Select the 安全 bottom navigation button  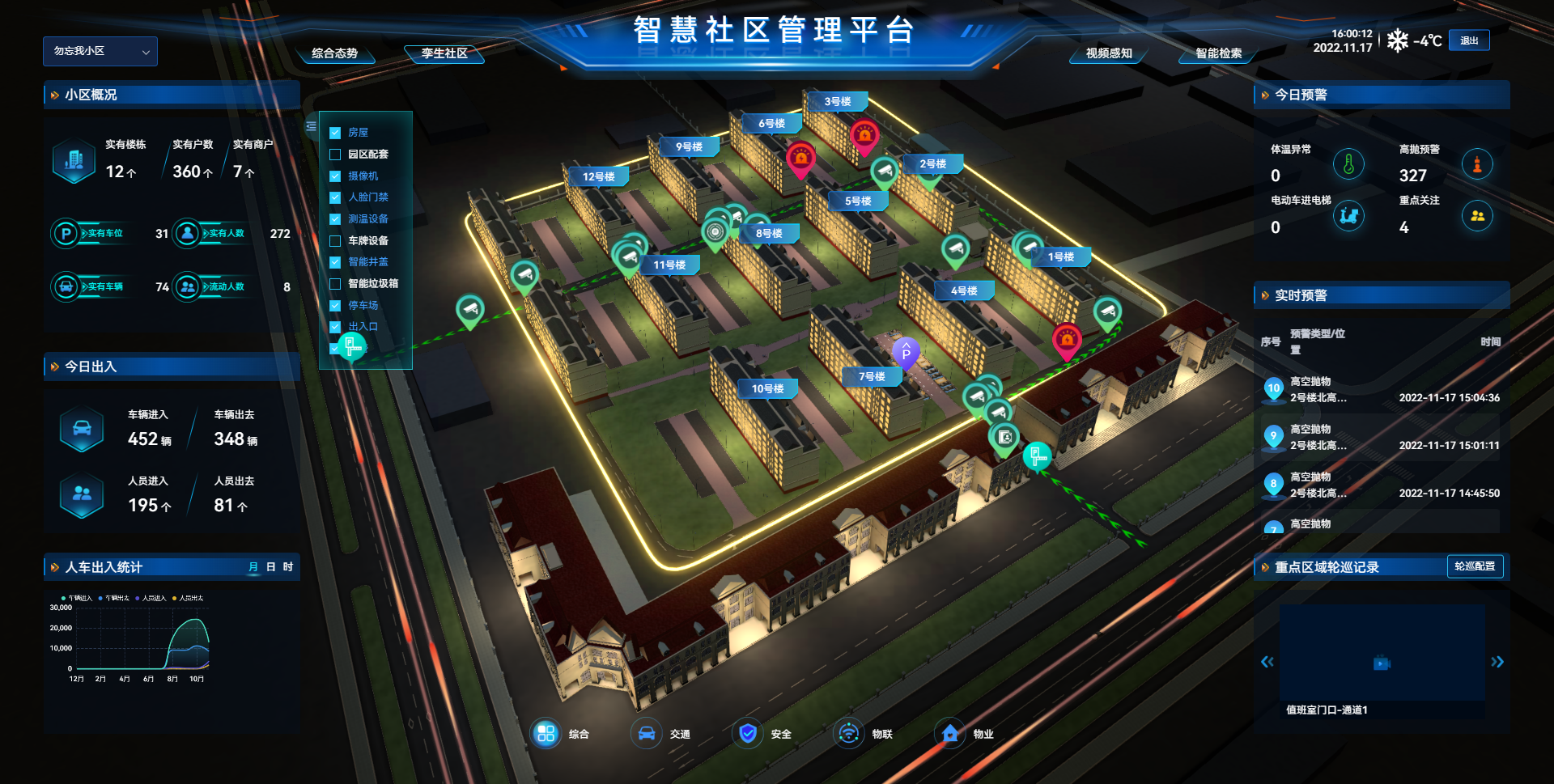tap(748, 734)
